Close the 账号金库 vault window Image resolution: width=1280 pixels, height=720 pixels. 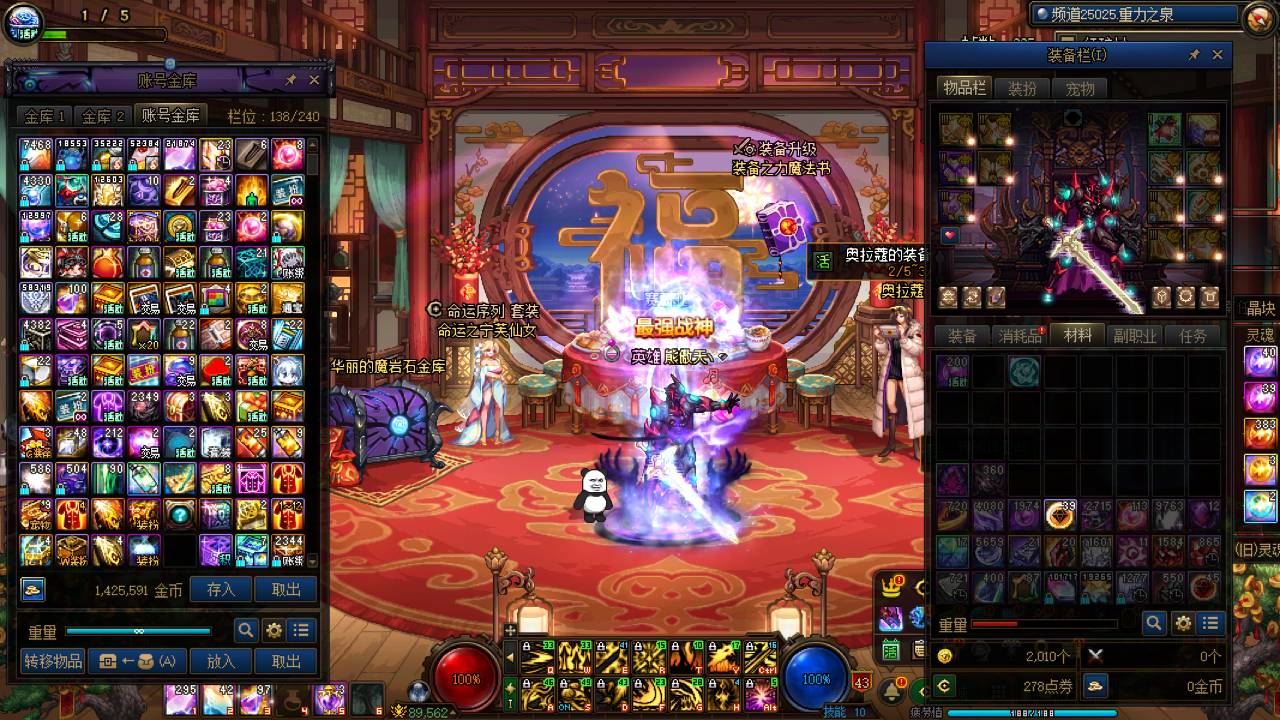pos(314,80)
